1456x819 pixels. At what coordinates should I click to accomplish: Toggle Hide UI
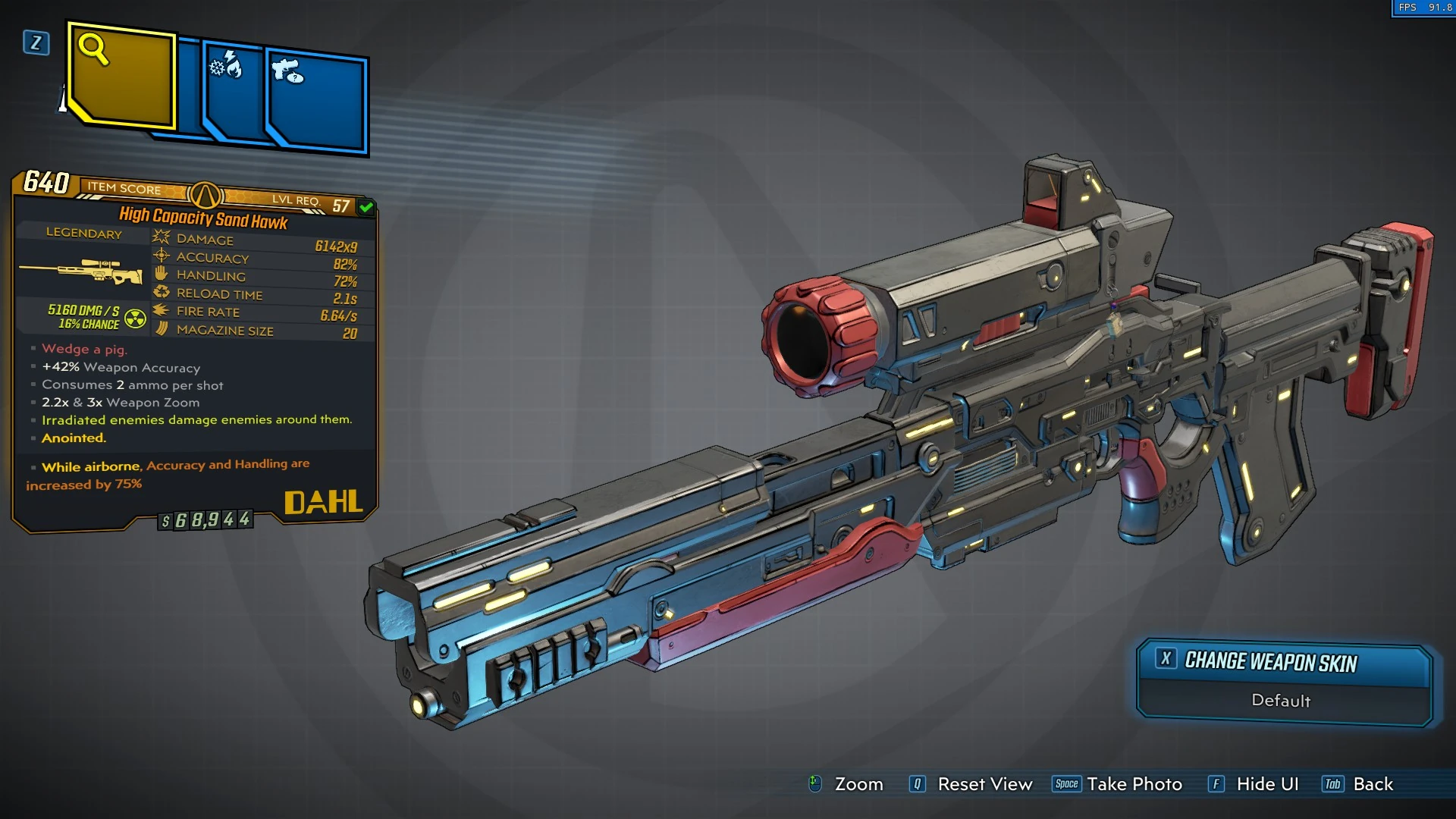[1266, 784]
